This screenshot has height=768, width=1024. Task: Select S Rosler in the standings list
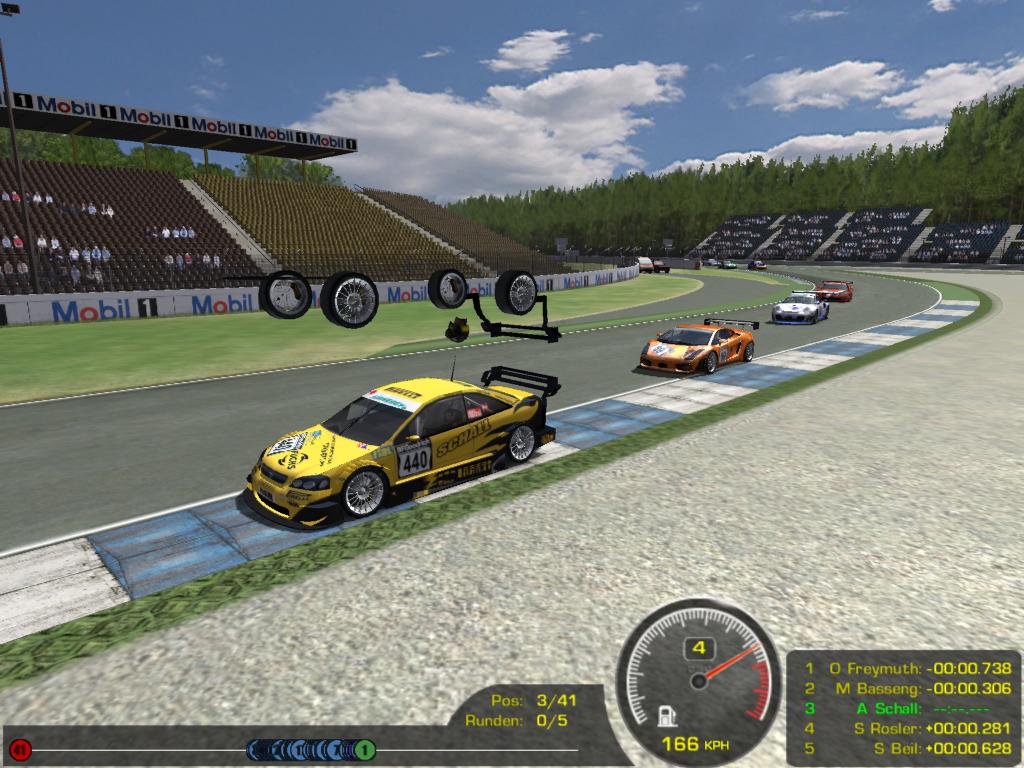point(905,728)
